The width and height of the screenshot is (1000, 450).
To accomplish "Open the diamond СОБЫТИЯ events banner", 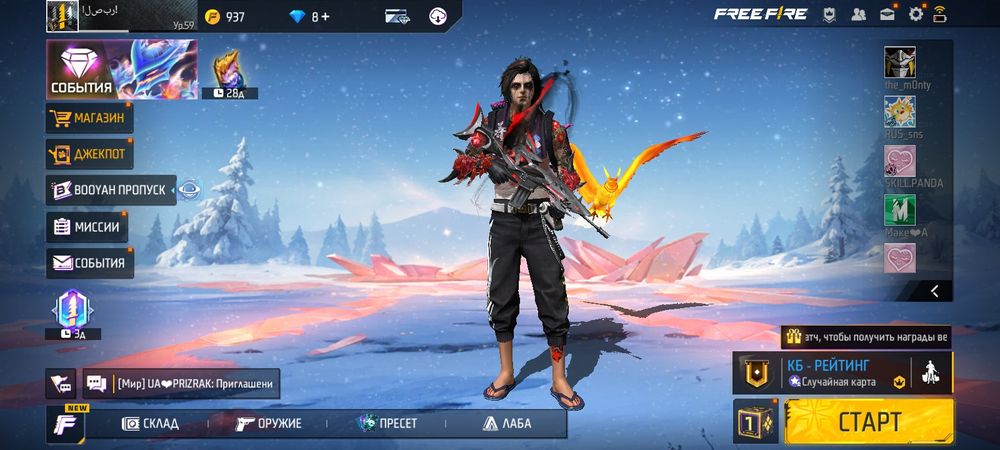I will 121,70.
